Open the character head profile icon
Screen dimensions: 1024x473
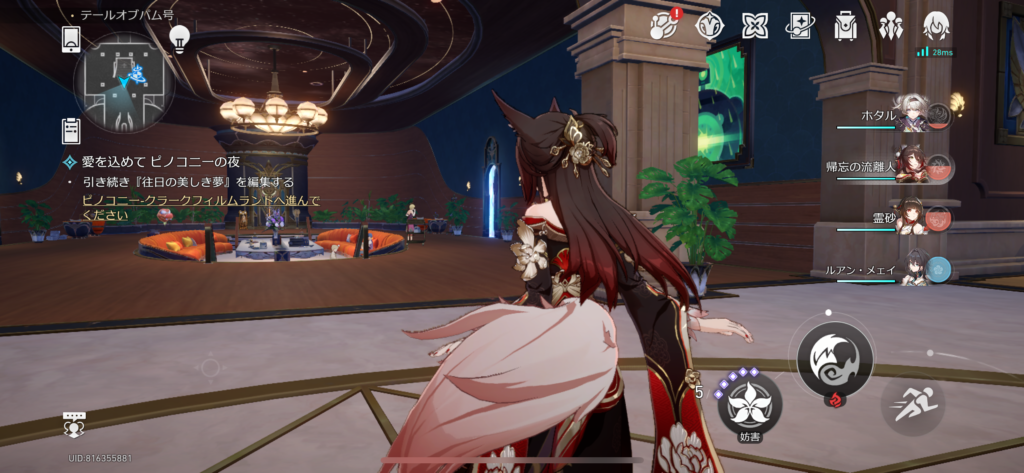click(936, 26)
